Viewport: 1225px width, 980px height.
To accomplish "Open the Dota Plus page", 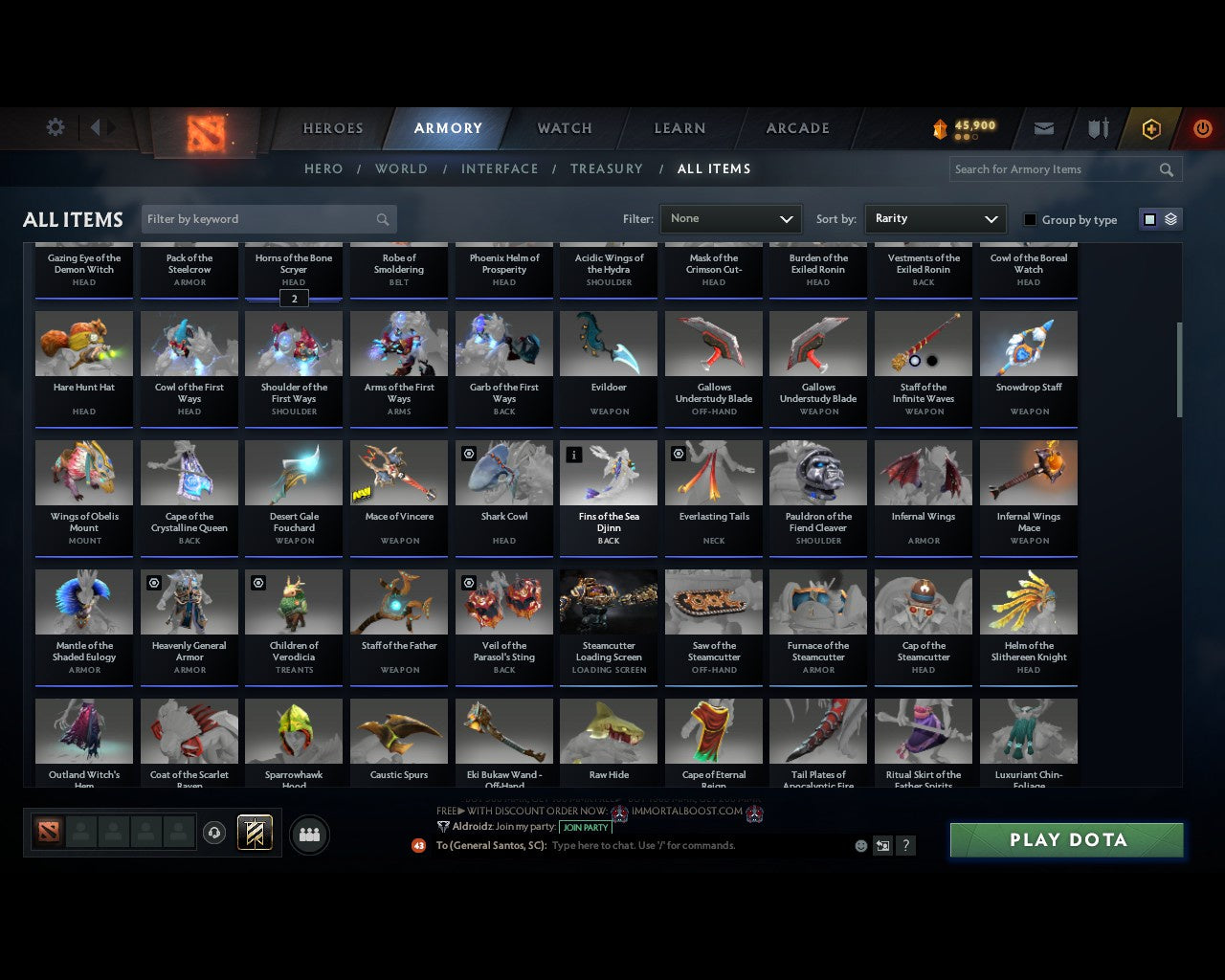I will [x=1151, y=127].
